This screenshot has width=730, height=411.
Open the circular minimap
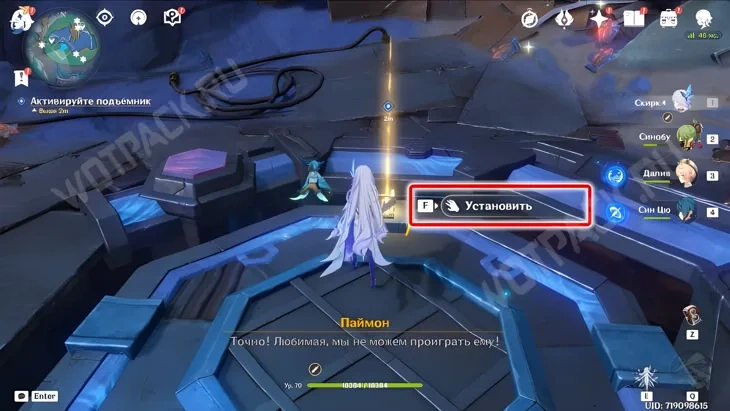point(61,46)
